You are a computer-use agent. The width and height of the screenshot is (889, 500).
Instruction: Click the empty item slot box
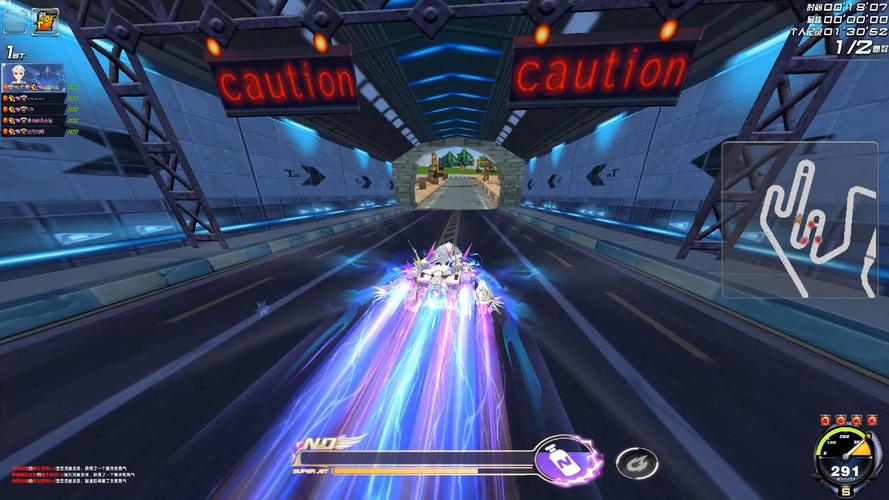point(15,21)
